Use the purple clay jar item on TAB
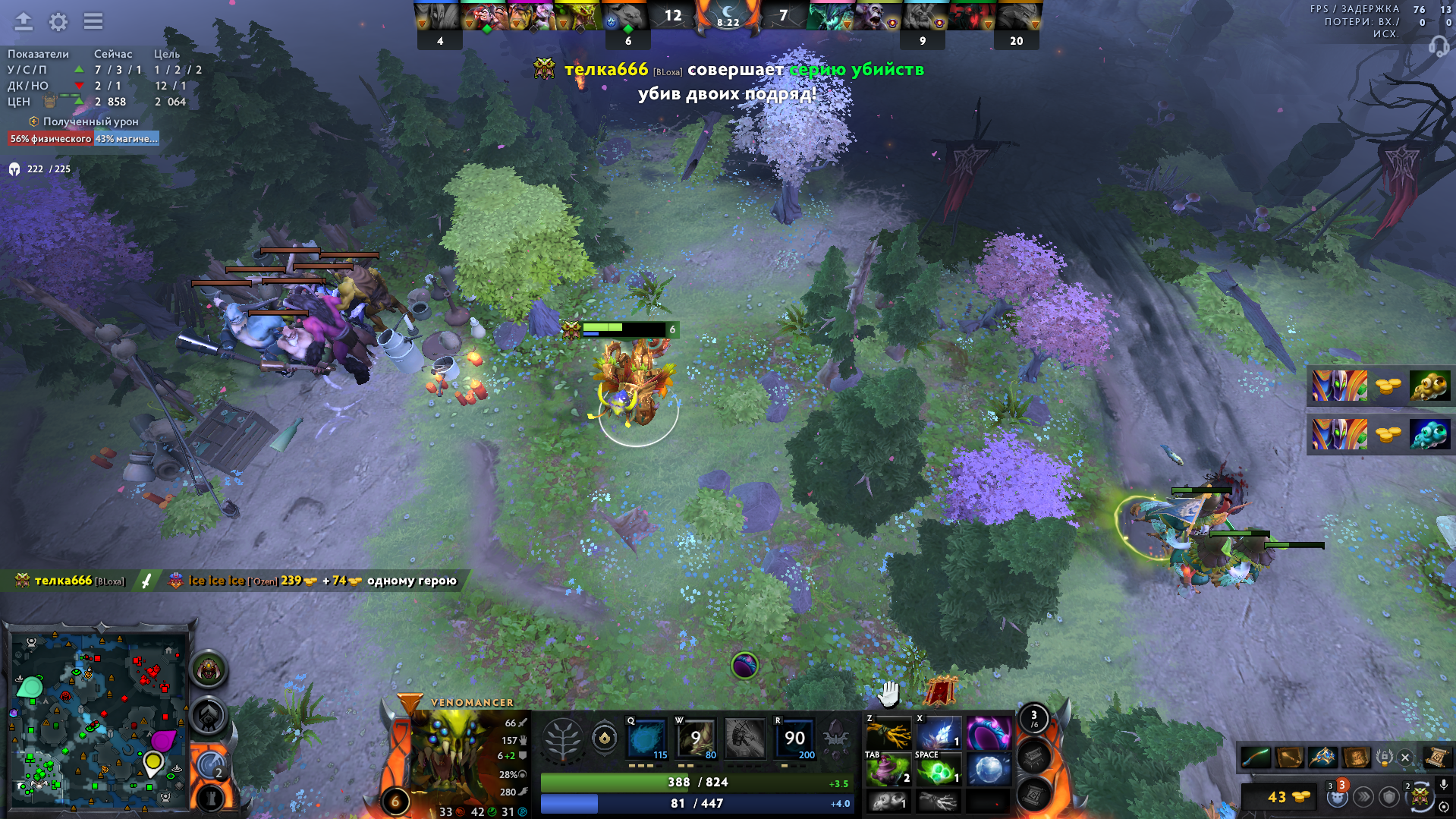This screenshot has width=1456, height=819. 888,770
